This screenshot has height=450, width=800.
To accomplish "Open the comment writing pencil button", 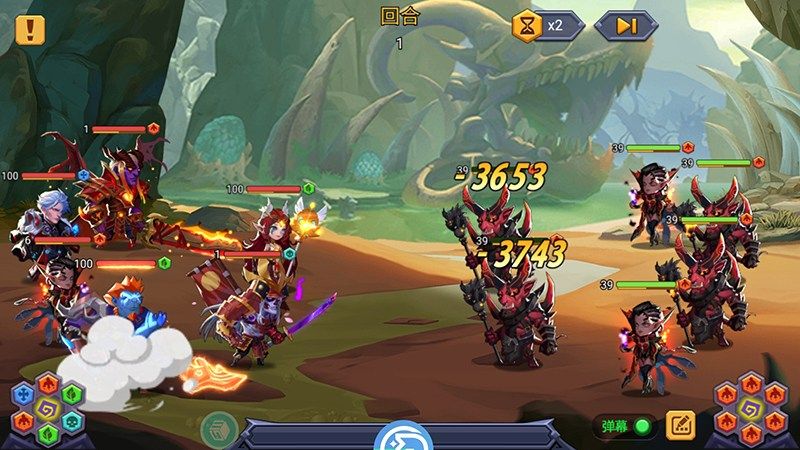I will 680,425.
